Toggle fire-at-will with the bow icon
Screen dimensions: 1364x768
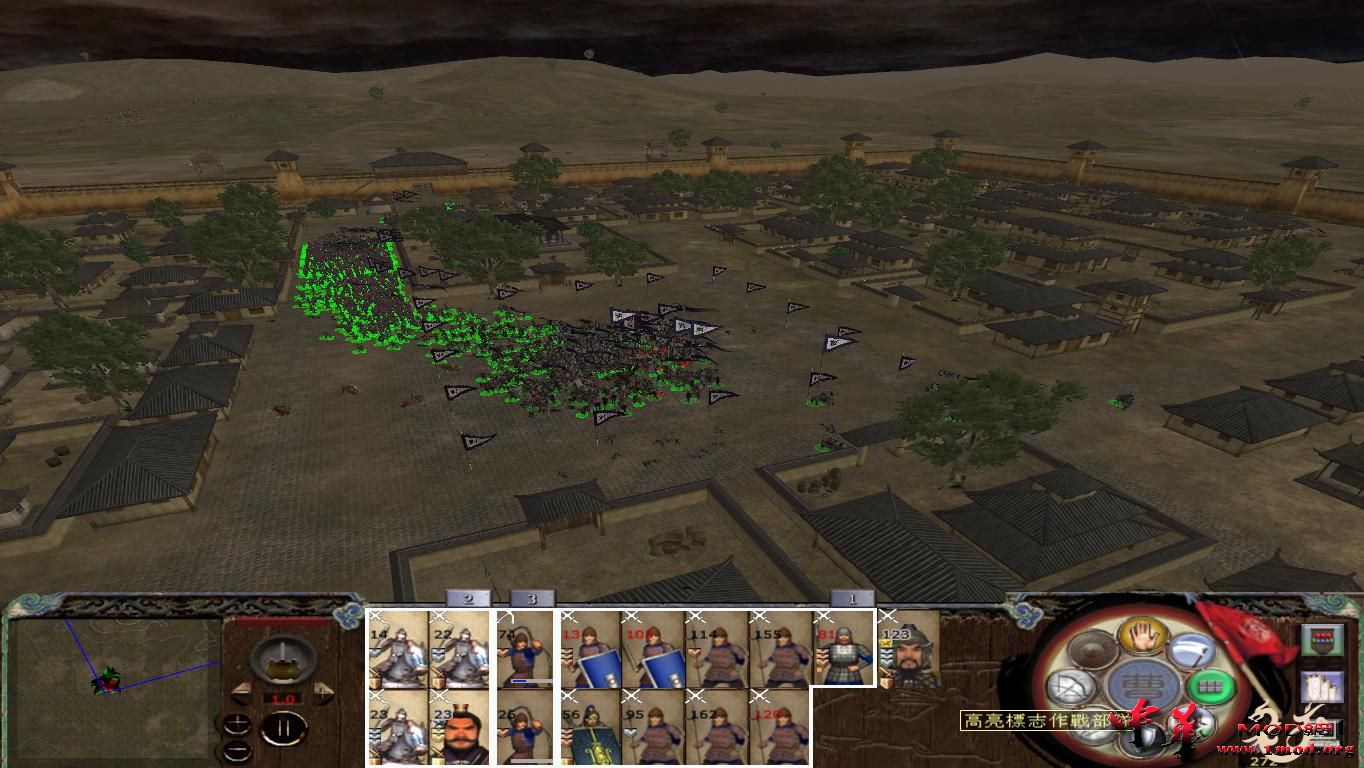[x=1069, y=686]
